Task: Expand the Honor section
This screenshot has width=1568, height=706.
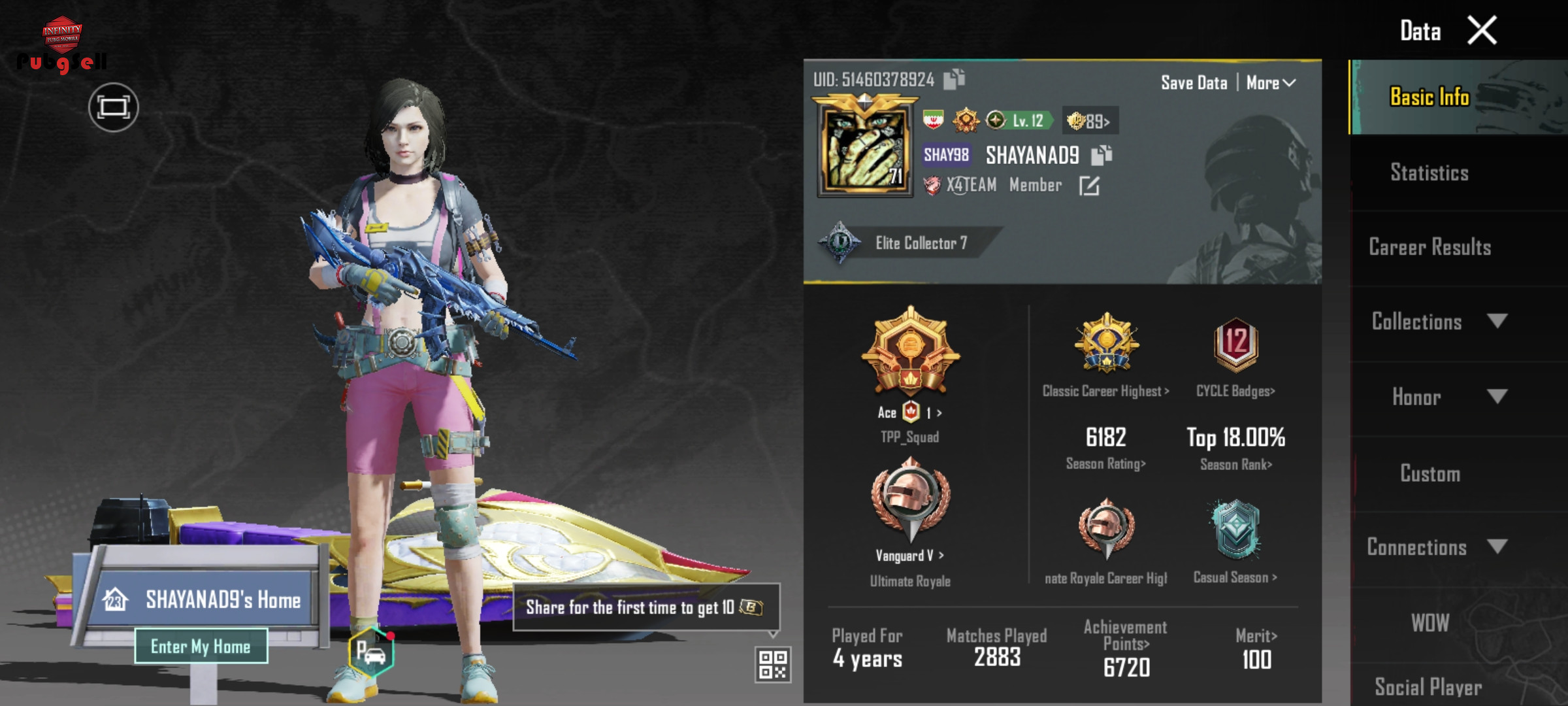Action: [1437, 397]
